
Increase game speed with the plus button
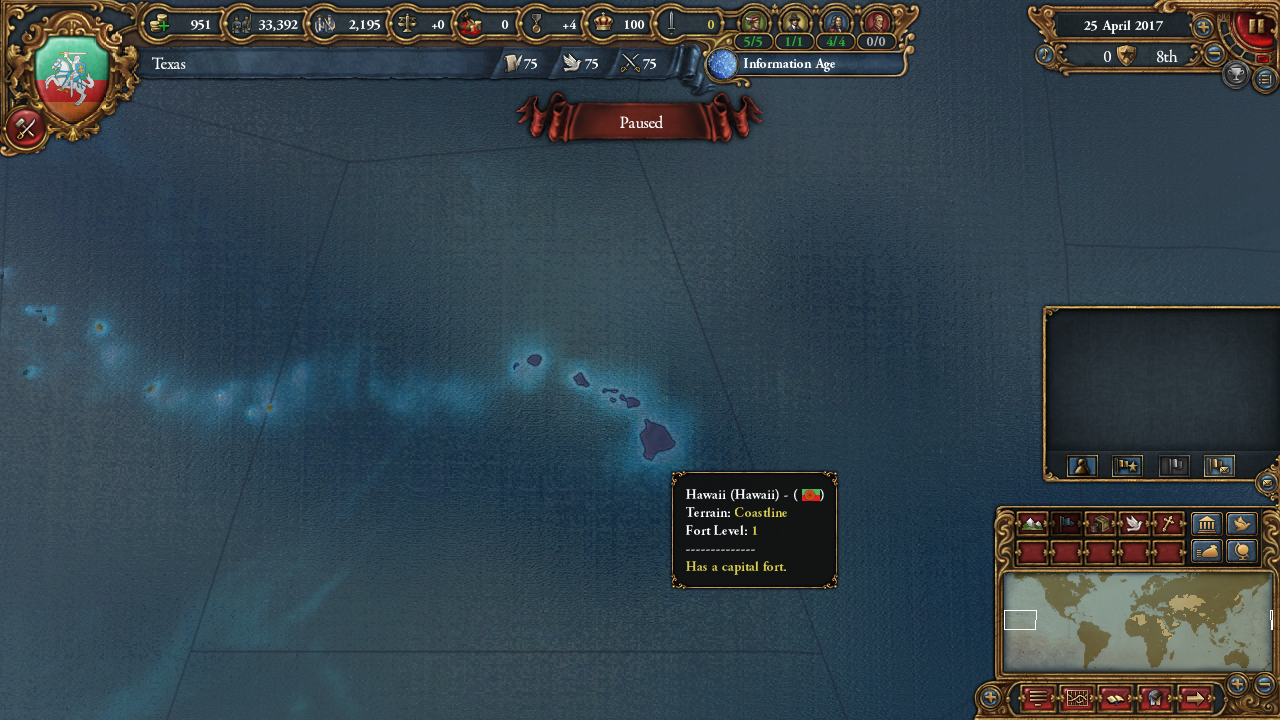pos(1203,27)
